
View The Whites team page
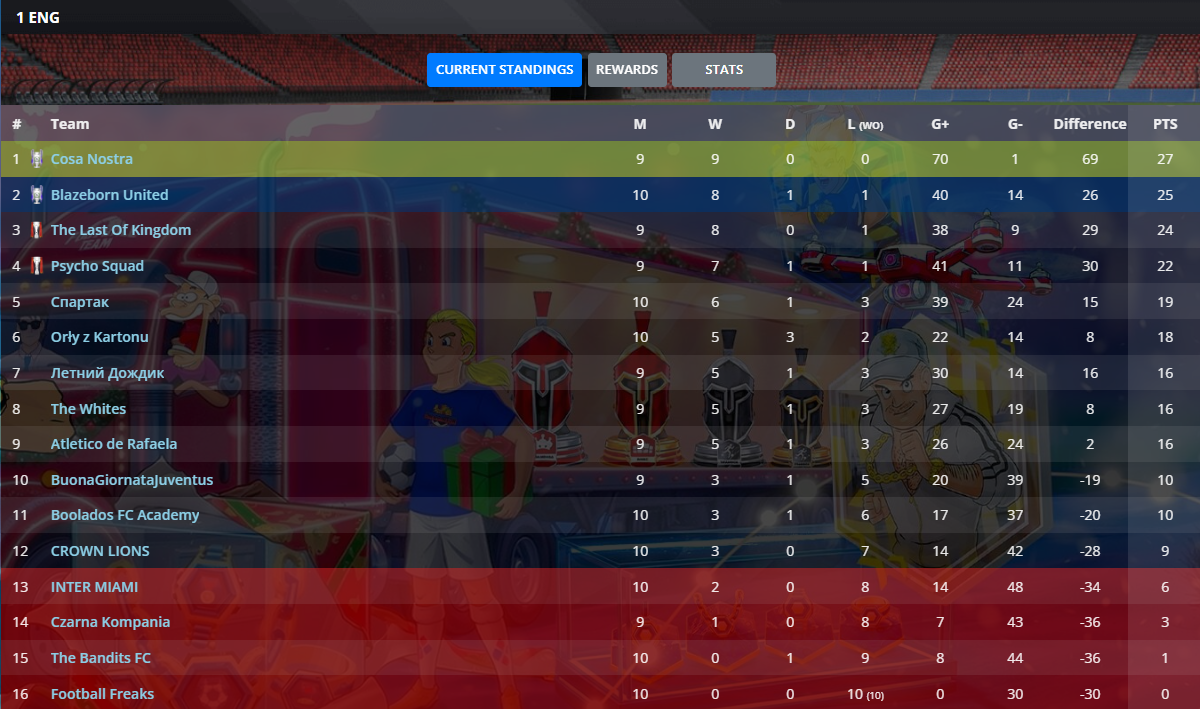click(88, 409)
